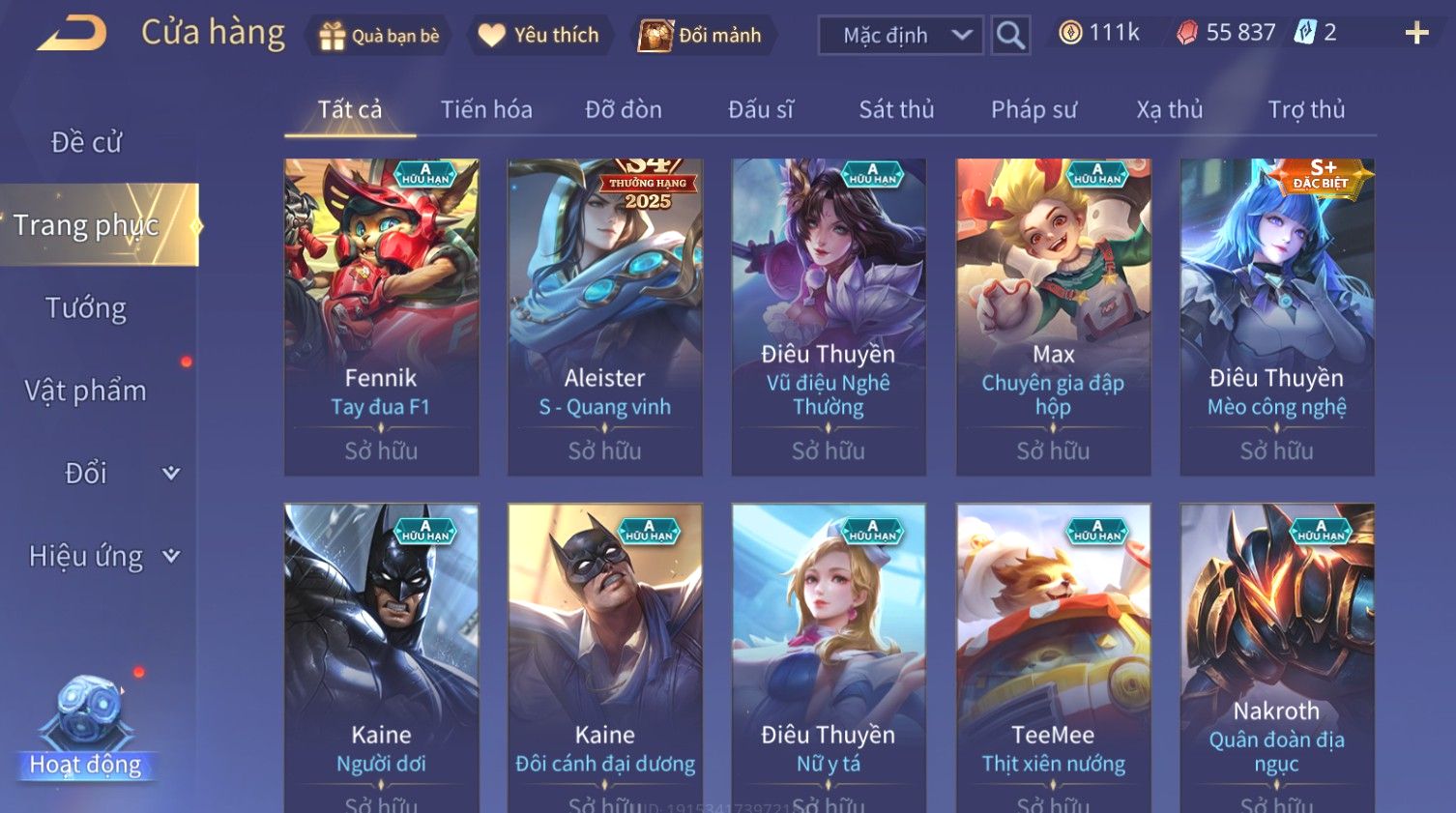Click the magnifying glass search button
This screenshot has width=1456, height=813.
pyautogui.click(x=1010, y=36)
